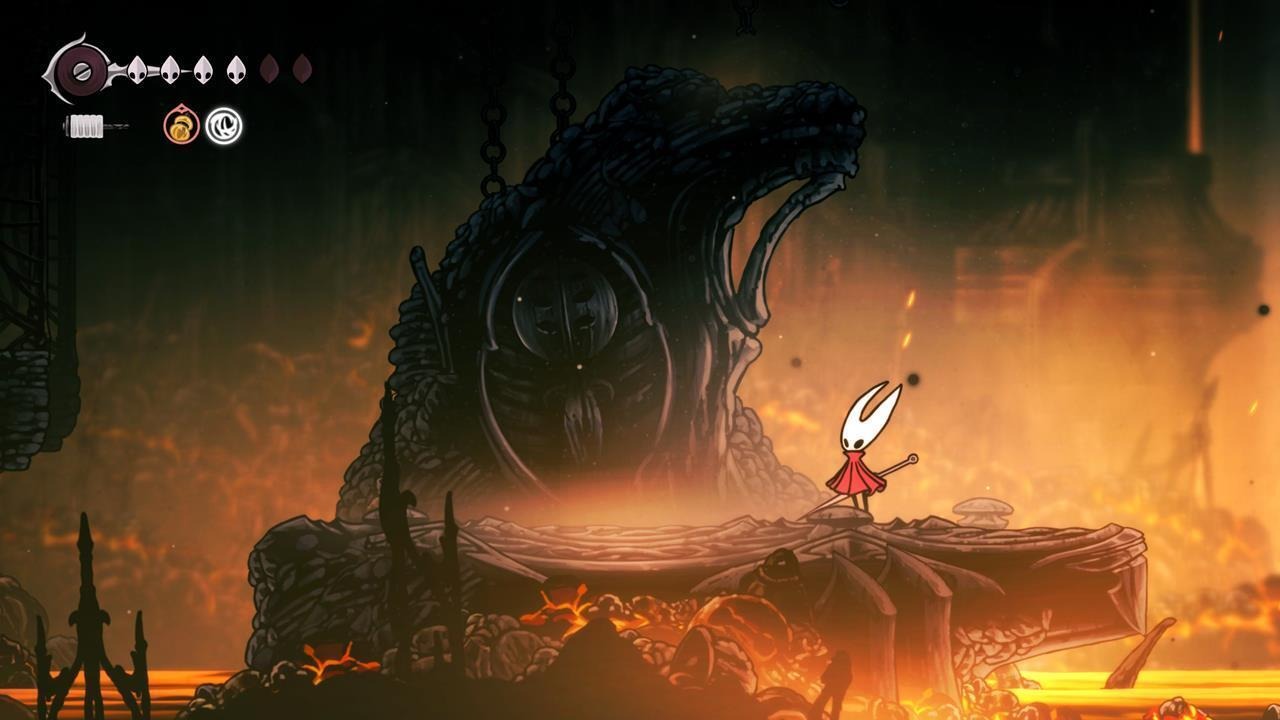This screenshot has width=1280, height=720.
Task: Select the first white health mask
Action: click(136, 67)
